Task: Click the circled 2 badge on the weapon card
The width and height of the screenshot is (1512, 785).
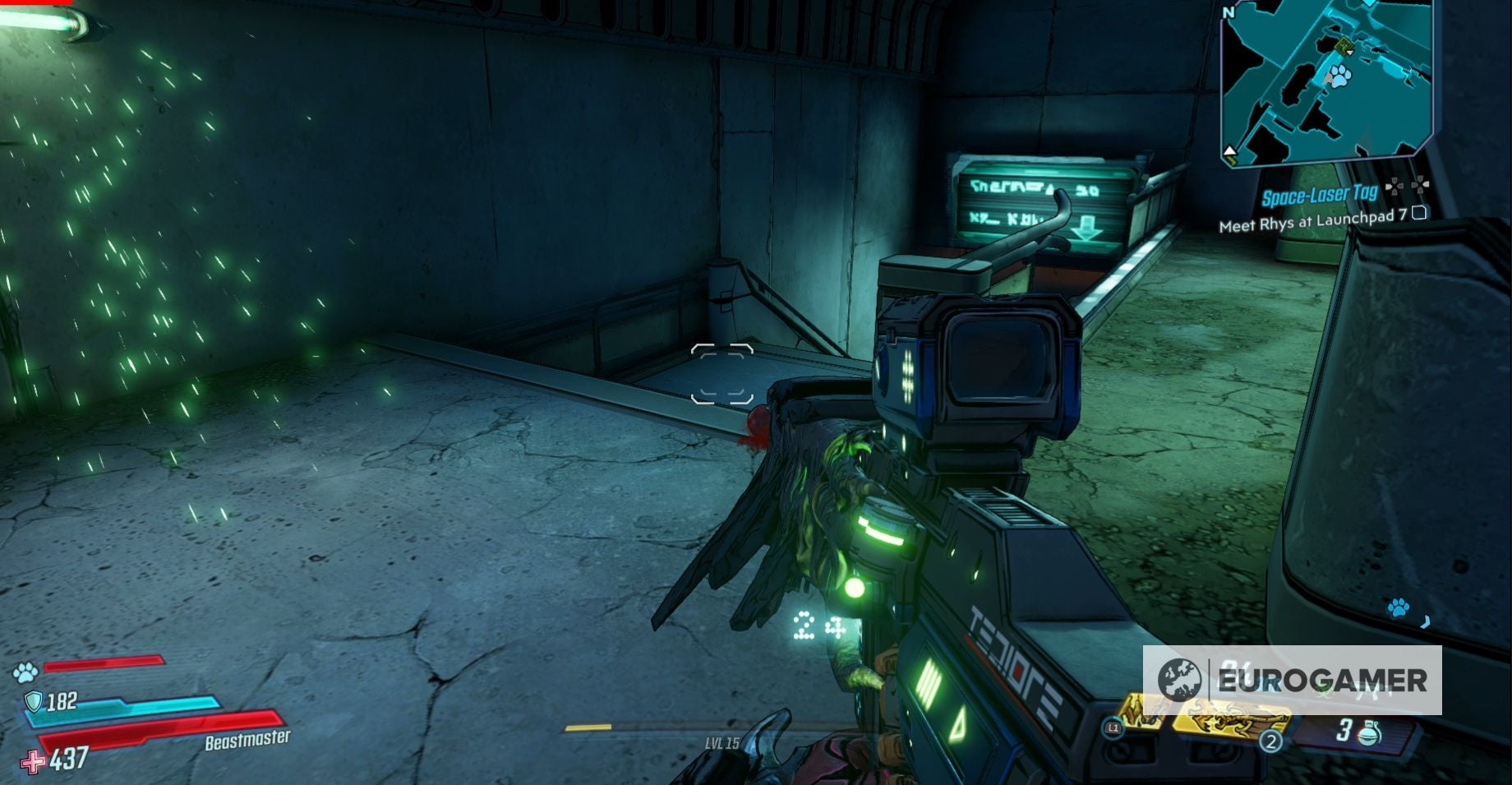Action: (x=1271, y=742)
